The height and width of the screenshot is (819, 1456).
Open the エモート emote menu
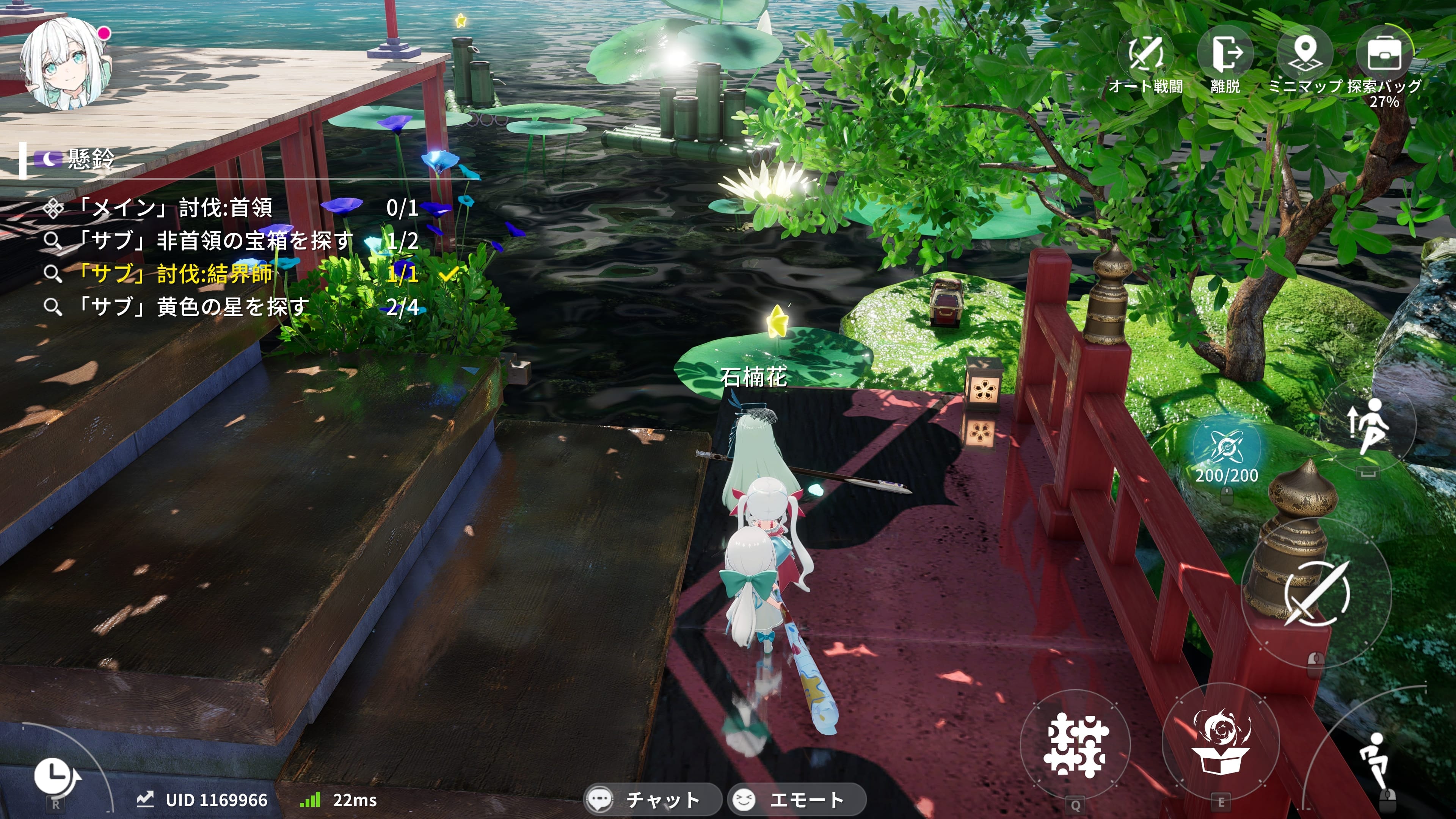pos(796,799)
